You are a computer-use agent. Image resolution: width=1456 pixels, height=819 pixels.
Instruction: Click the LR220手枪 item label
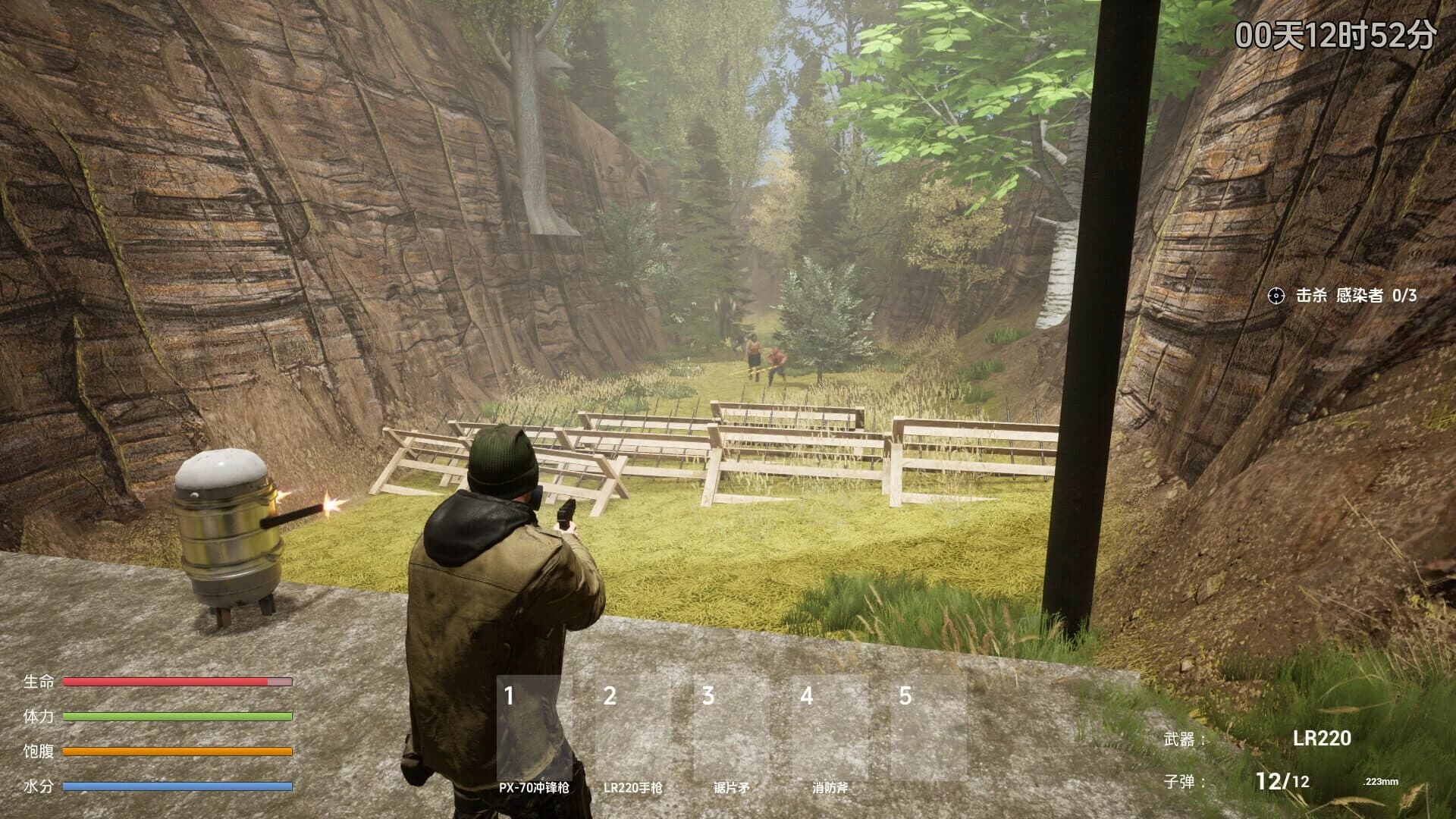[x=635, y=787]
